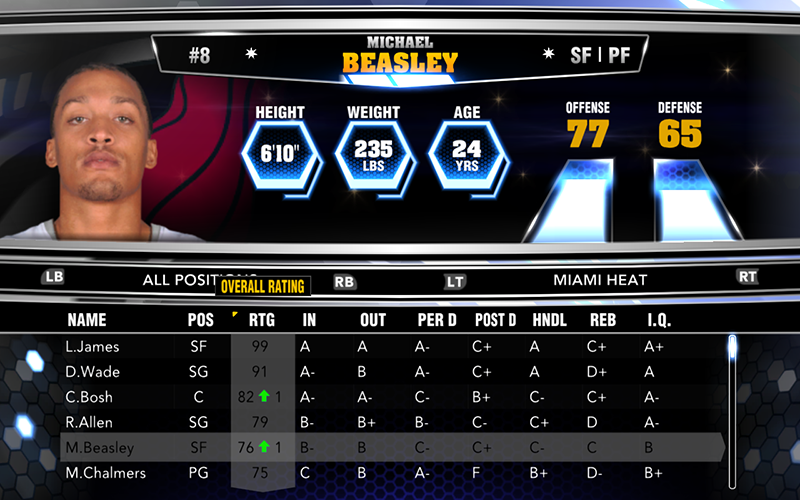Switch team using Miami Heat selector

click(x=600, y=280)
